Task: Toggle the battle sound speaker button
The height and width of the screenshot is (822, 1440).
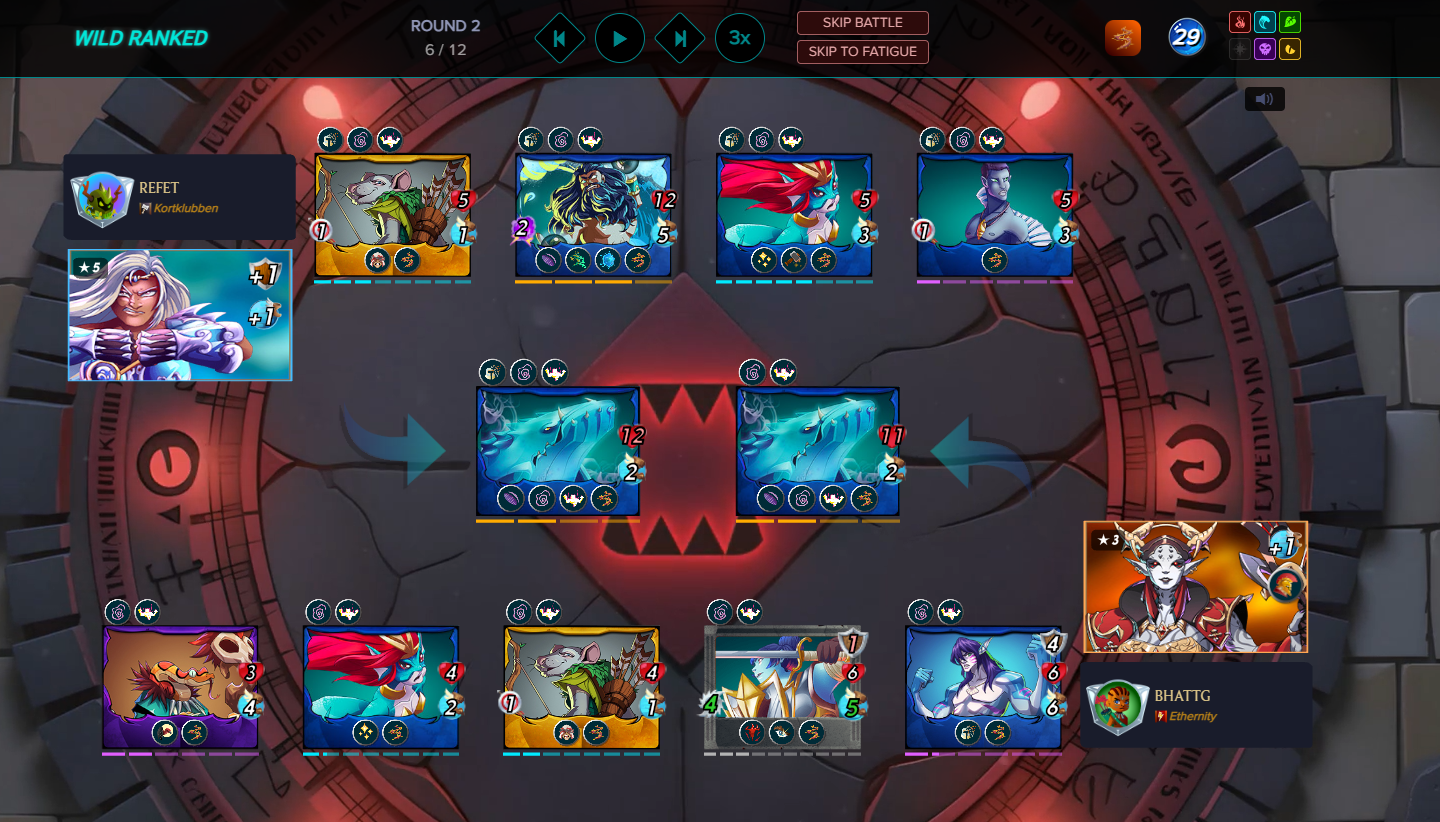Action: click(x=1265, y=99)
